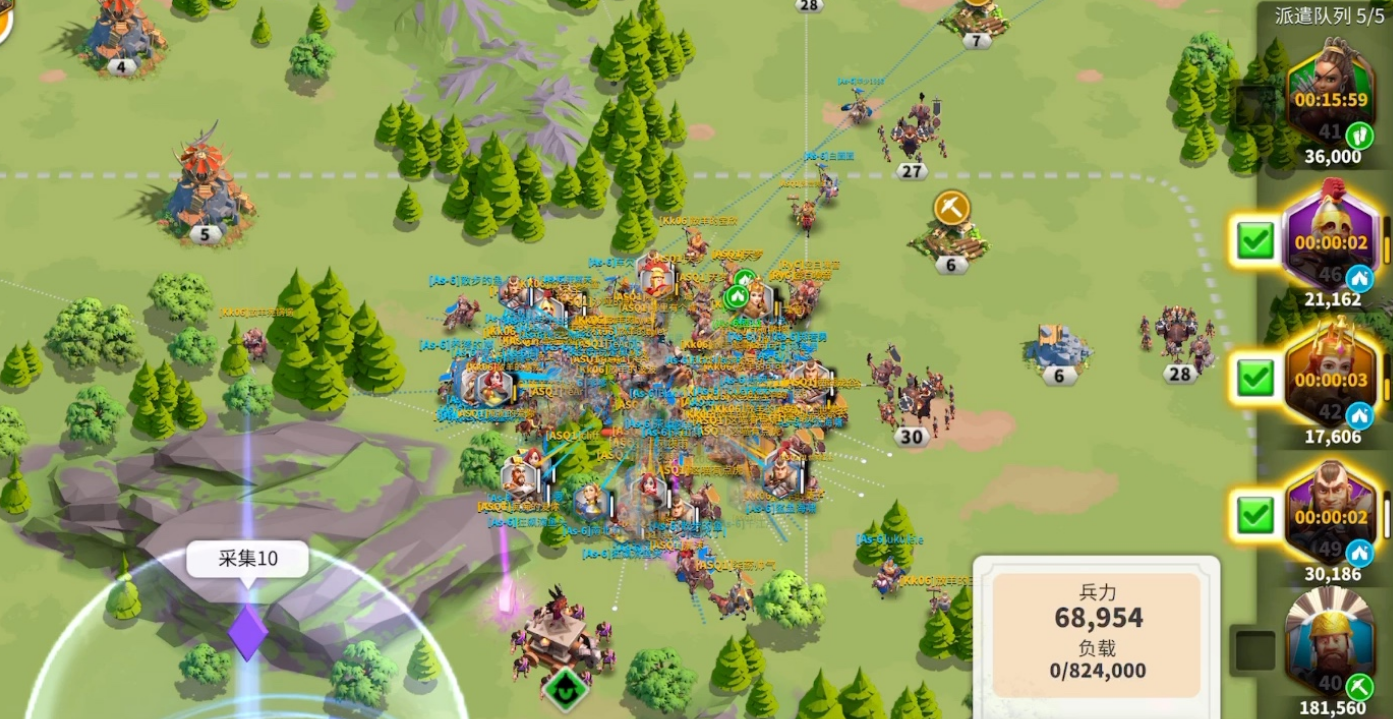This screenshot has height=719, width=1393.
Task: Tap the green diamond marker below the camp
Action: (x=563, y=690)
